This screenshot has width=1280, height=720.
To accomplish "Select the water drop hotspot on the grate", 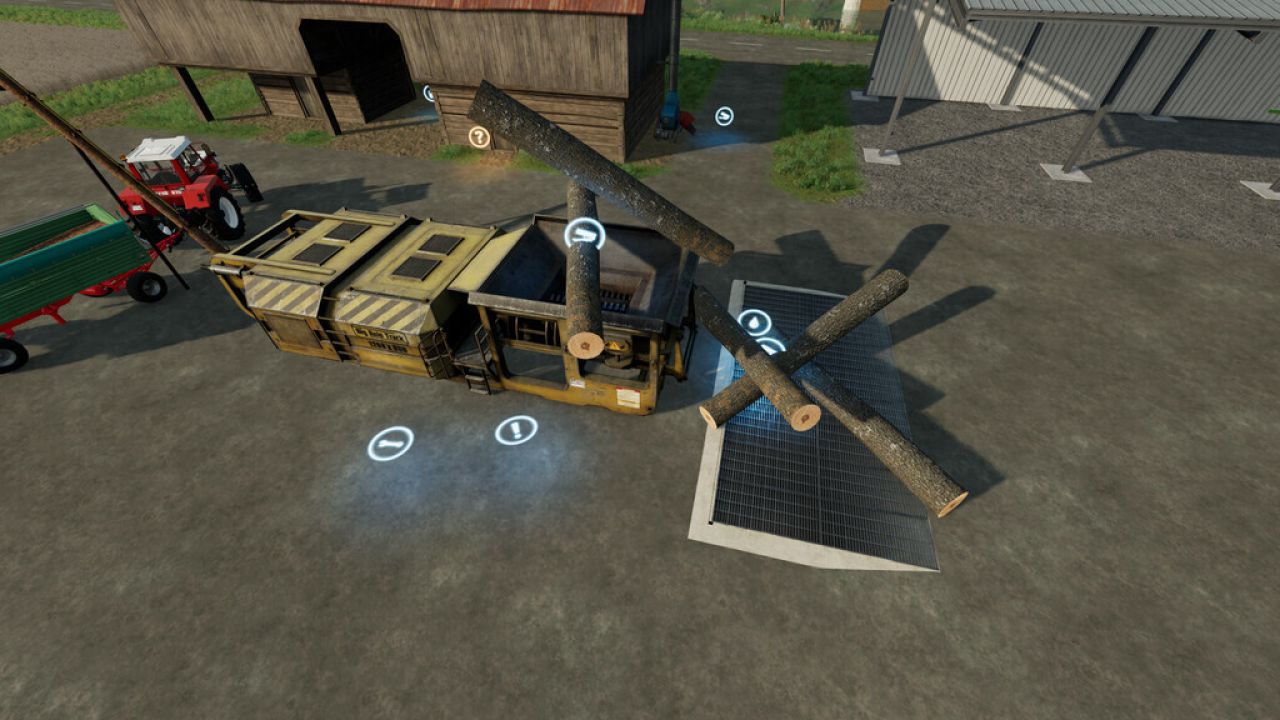I will tap(755, 322).
